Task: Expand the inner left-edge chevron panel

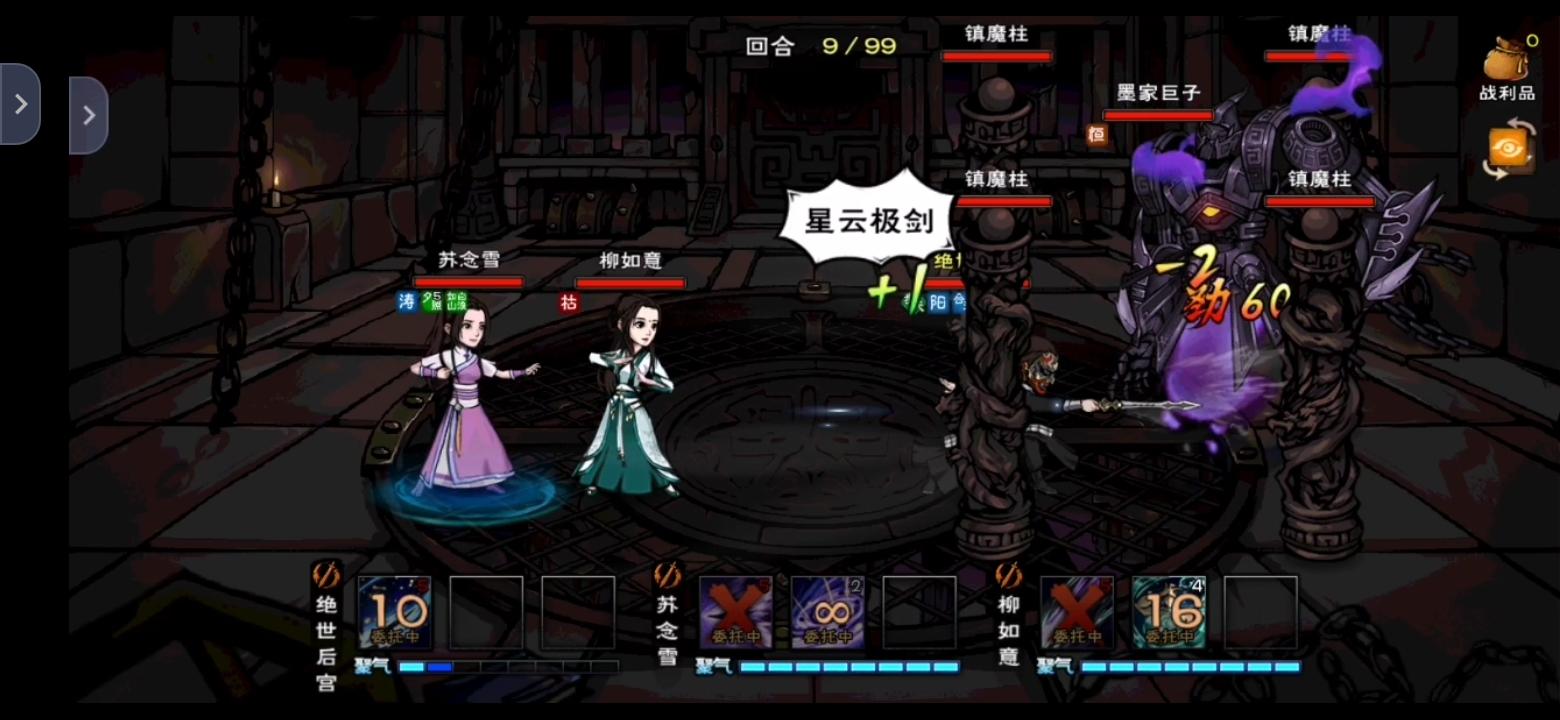Action: point(89,114)
